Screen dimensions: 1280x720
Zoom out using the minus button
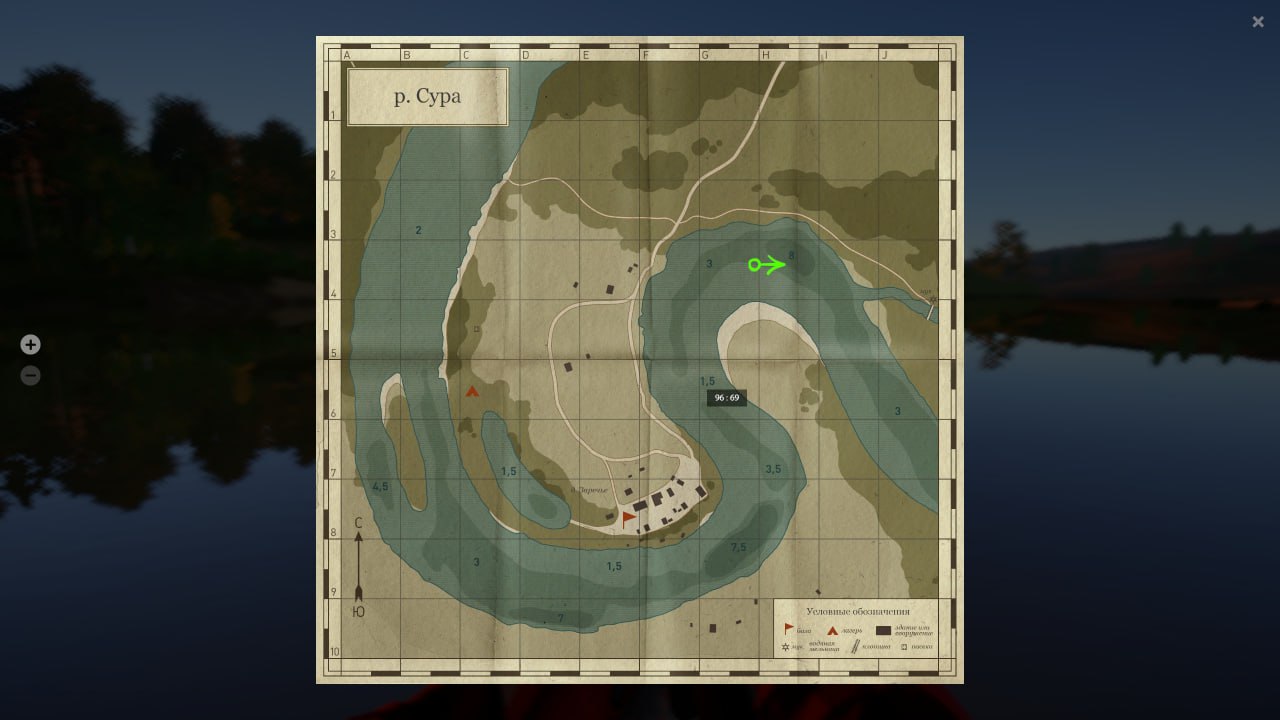31,376
